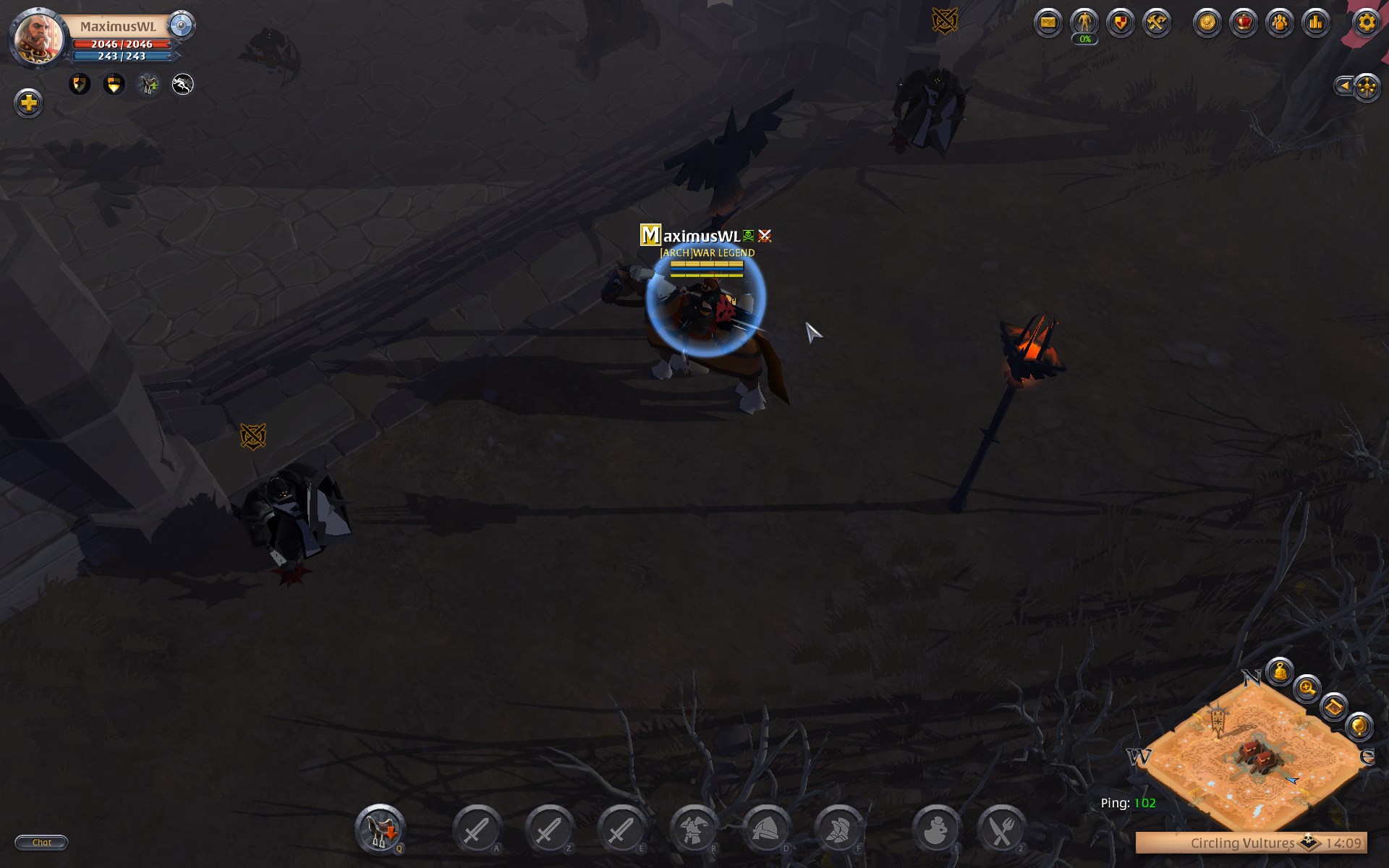Click the Chat button bottom left
1389x868 pixels.
tap(41, 842)
